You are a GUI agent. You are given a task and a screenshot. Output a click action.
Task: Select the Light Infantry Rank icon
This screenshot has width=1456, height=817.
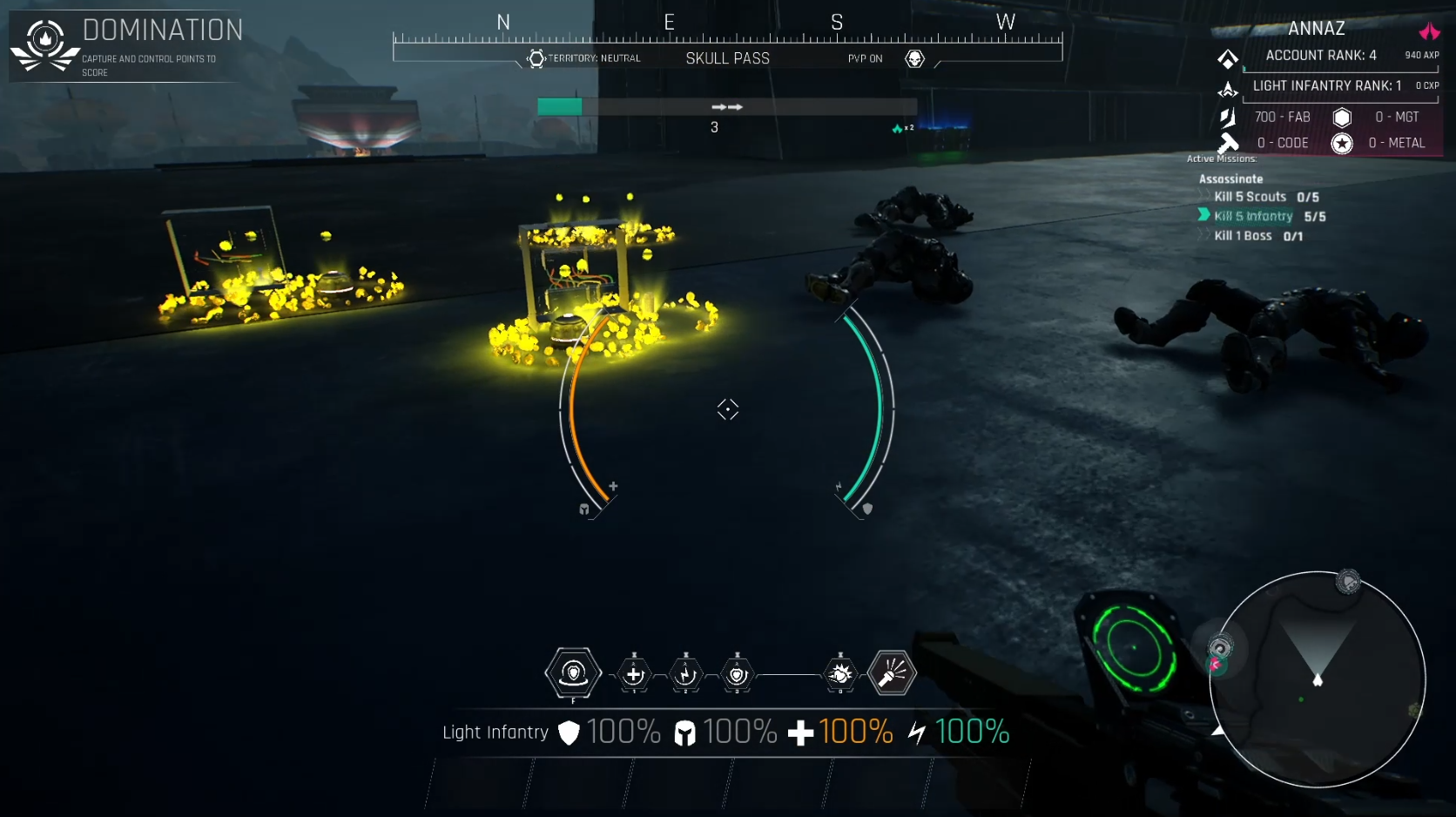[1228, 88]
